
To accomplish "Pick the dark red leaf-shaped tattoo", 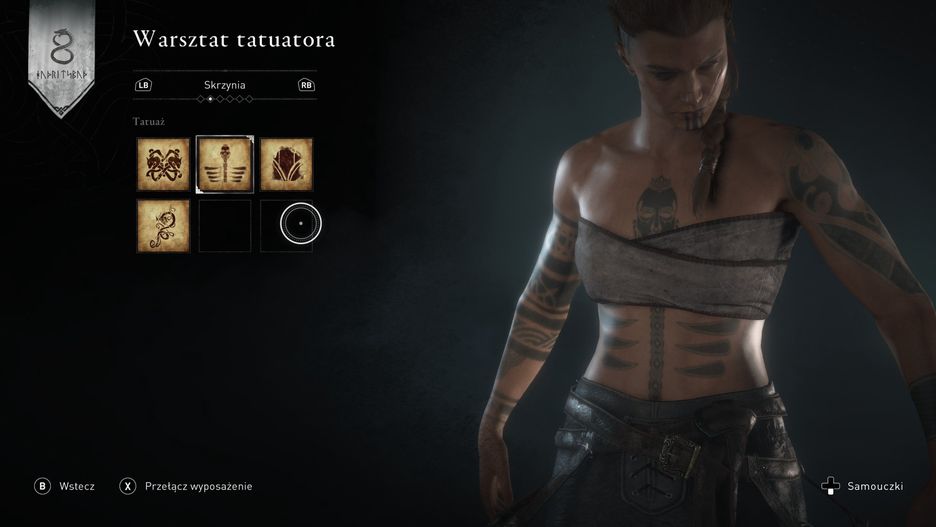I will click(x=286, y=164).
